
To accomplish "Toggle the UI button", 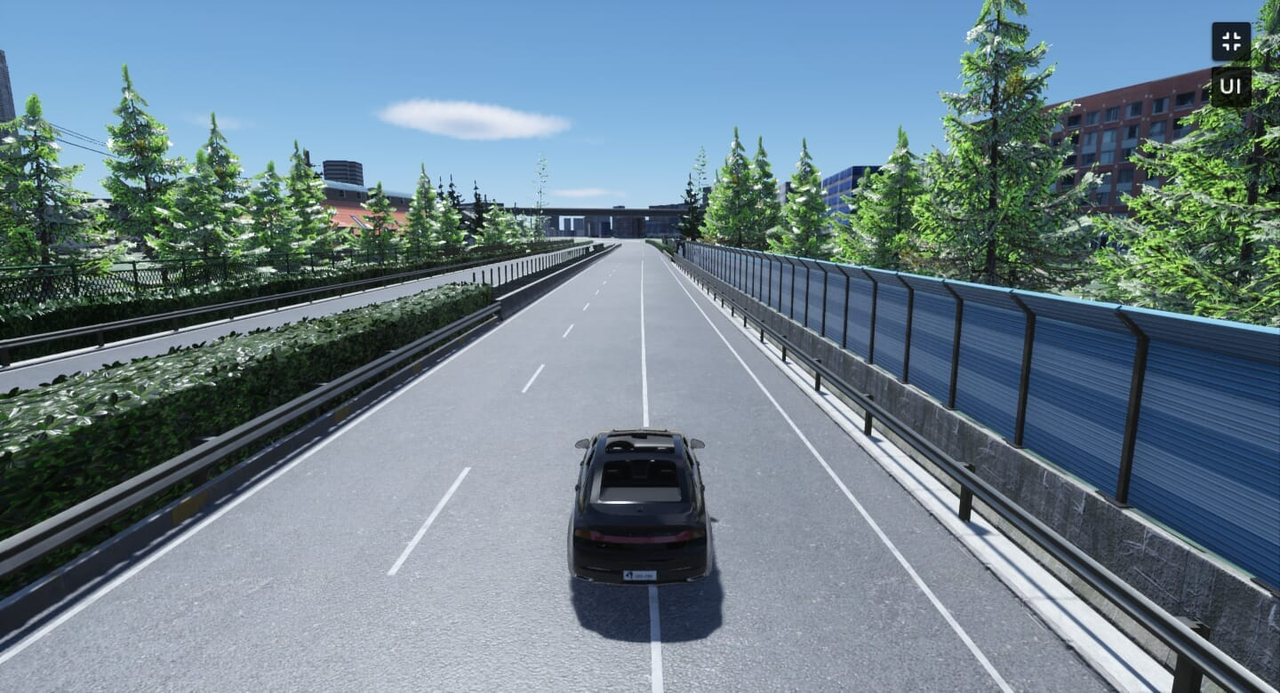I will pyautogui.click(x=1231, y=86).
